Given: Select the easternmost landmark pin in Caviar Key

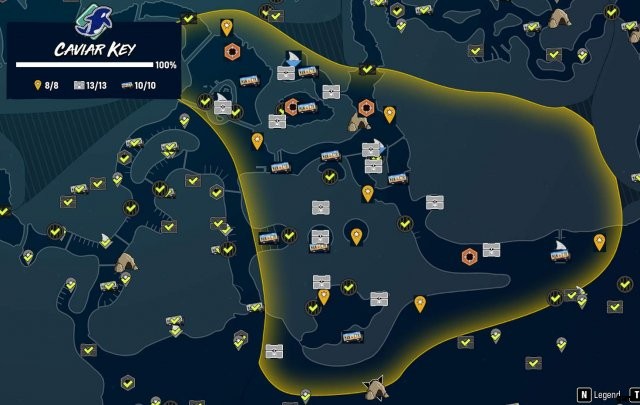Looking at the screenshot, I should [x=599, y=241].
